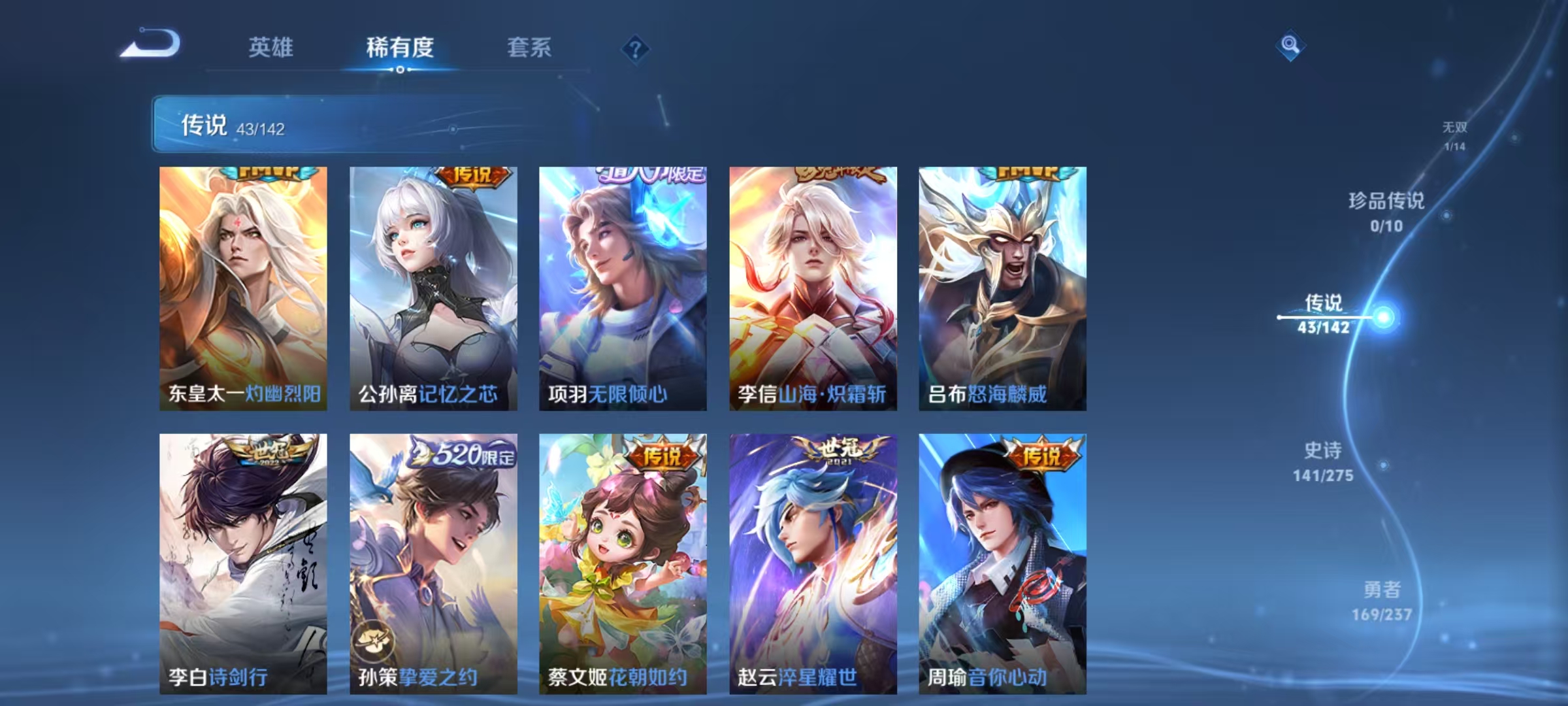This screenshot has width=1568, height=706.
Task: Click the help question mark icon
Action: (637, 49)
